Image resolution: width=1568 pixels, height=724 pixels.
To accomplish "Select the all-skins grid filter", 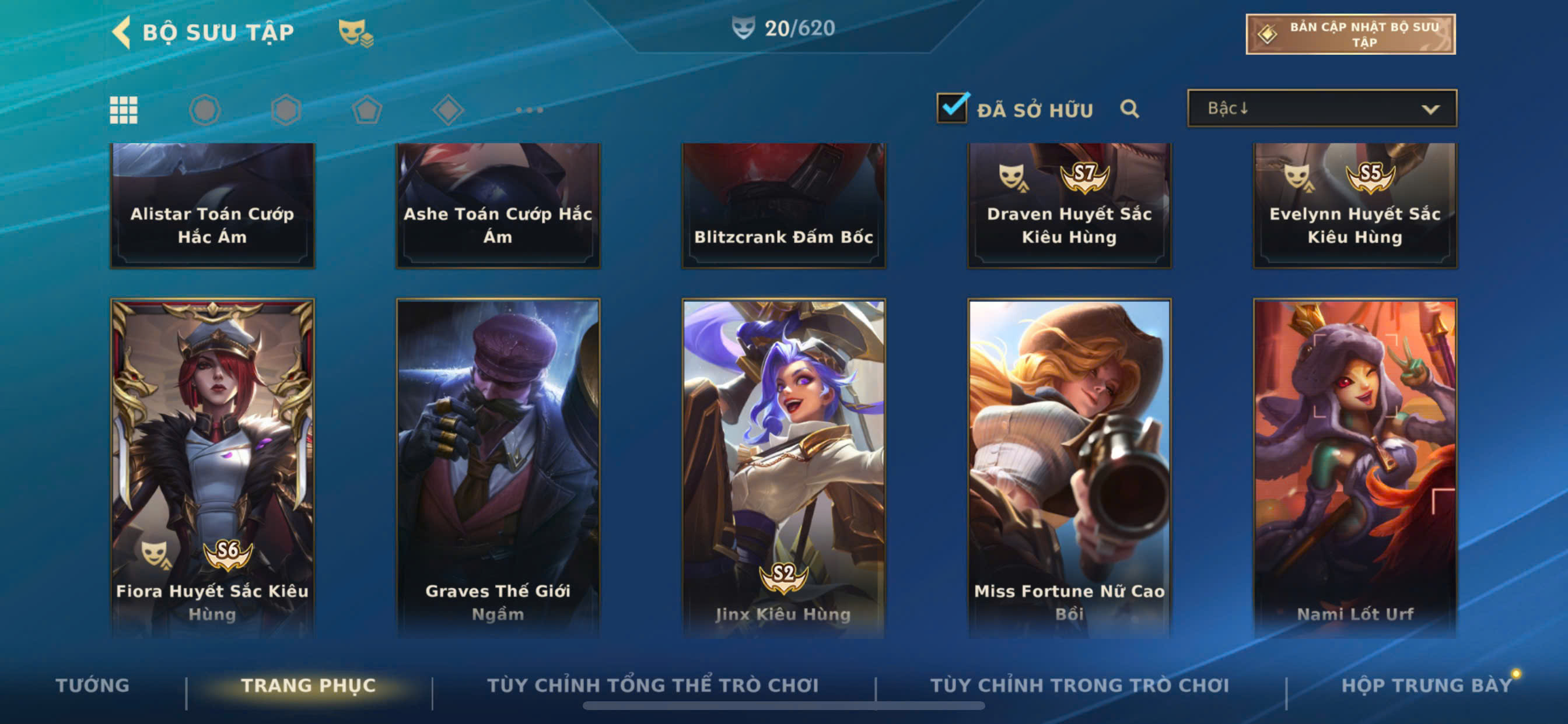I will point(124,110).
